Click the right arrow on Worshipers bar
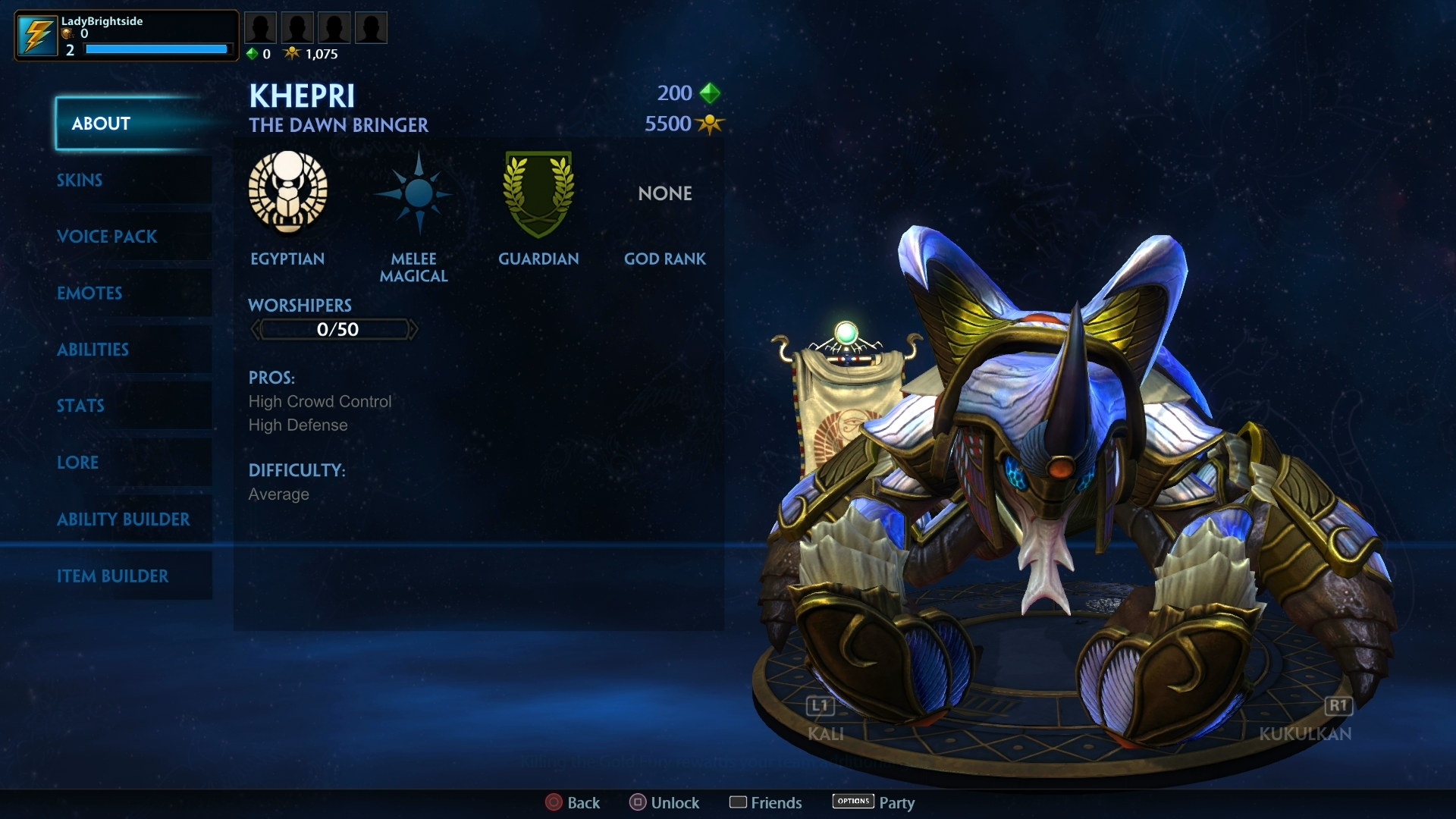Image resolution: width=1456 pixels, height=819 pixels. tap(415, 328)
